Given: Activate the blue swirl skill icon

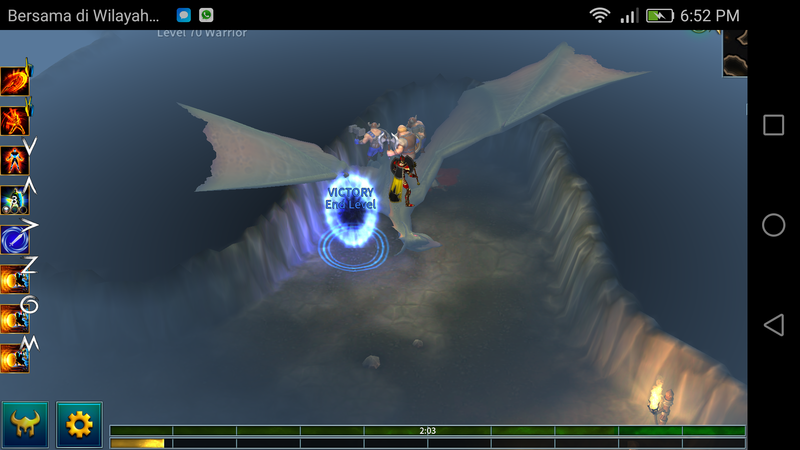Looking at the screenshot, I should (x=15, y=240).
